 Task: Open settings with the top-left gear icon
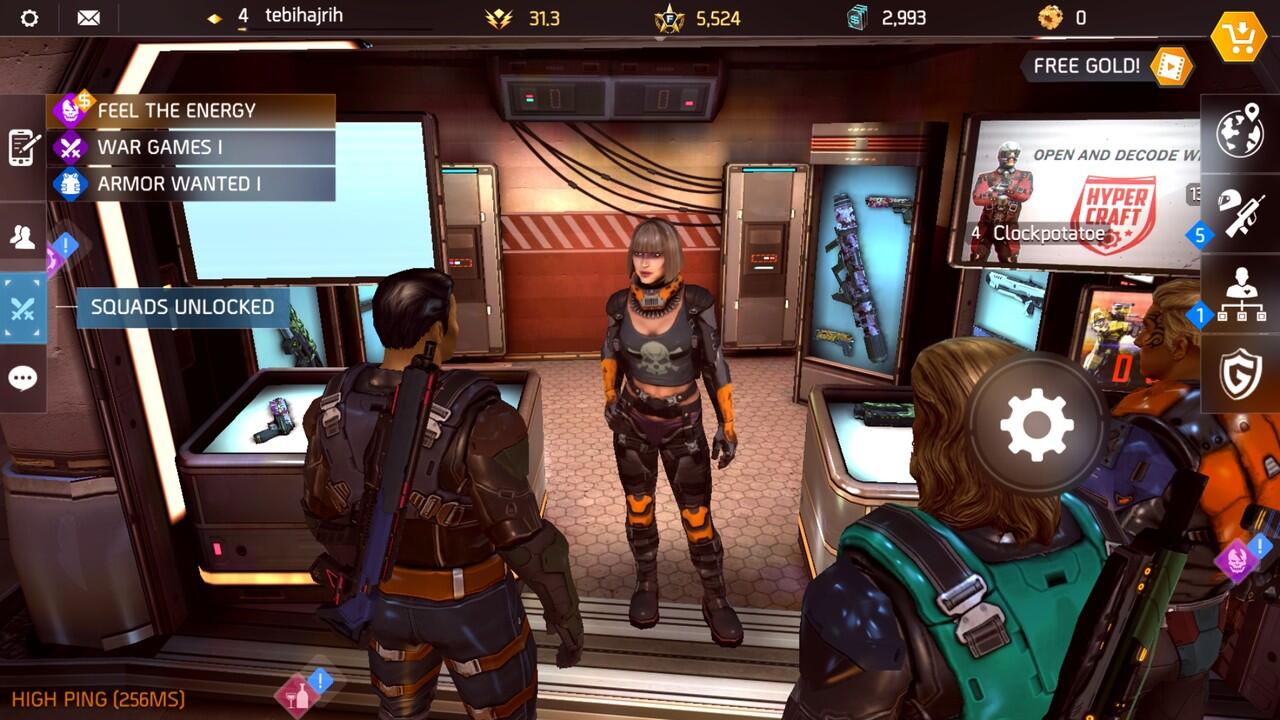[x=30, y=16]
